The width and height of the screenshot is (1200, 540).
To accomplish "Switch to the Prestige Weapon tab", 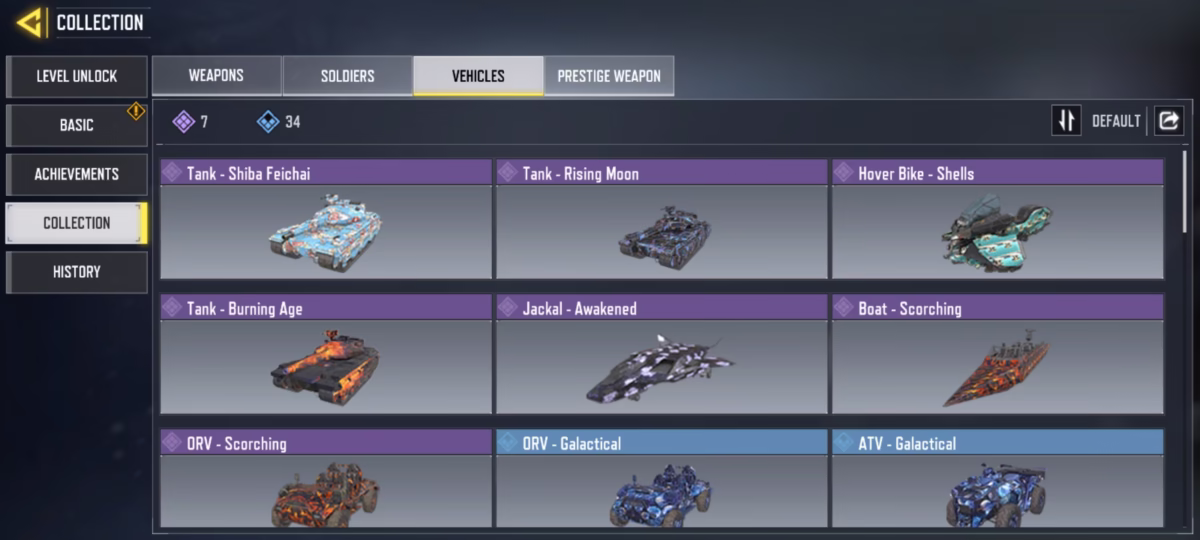I will pyautogui.click(x=609, y=76).
